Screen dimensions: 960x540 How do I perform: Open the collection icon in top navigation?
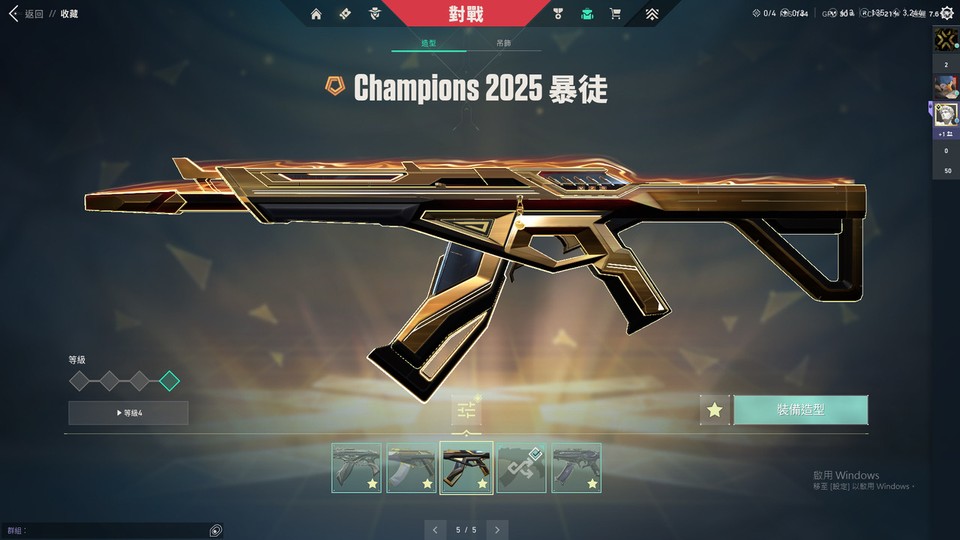344,14
